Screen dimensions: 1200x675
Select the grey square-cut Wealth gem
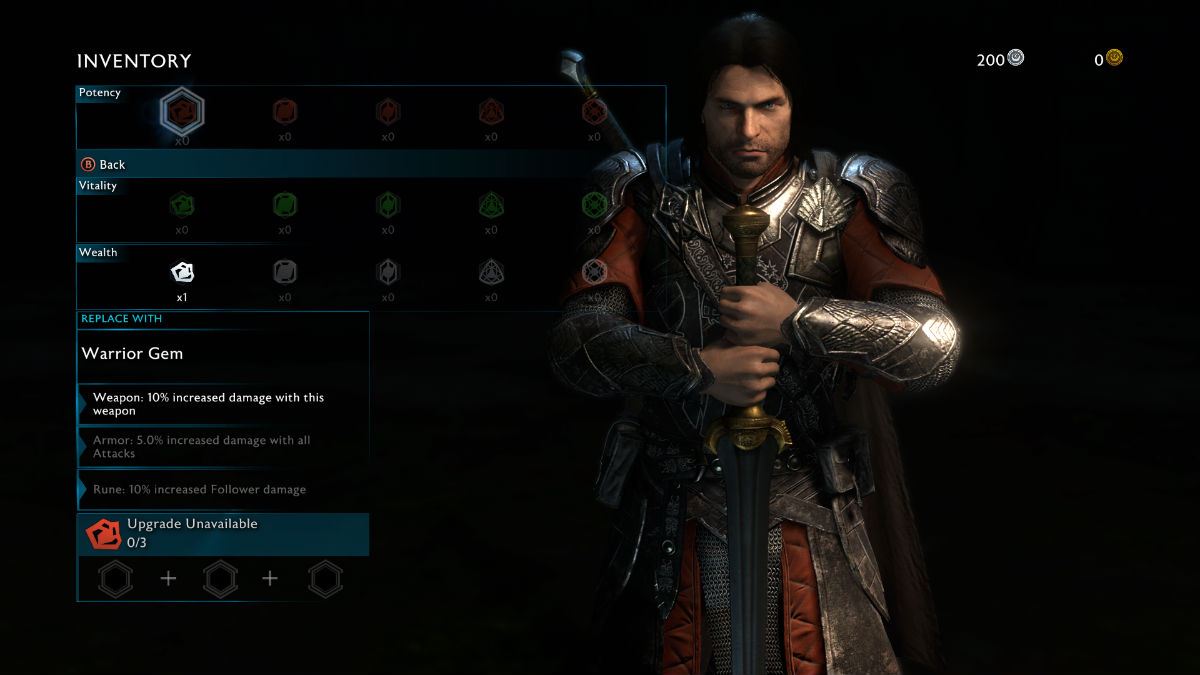click(x=285, y=271)
